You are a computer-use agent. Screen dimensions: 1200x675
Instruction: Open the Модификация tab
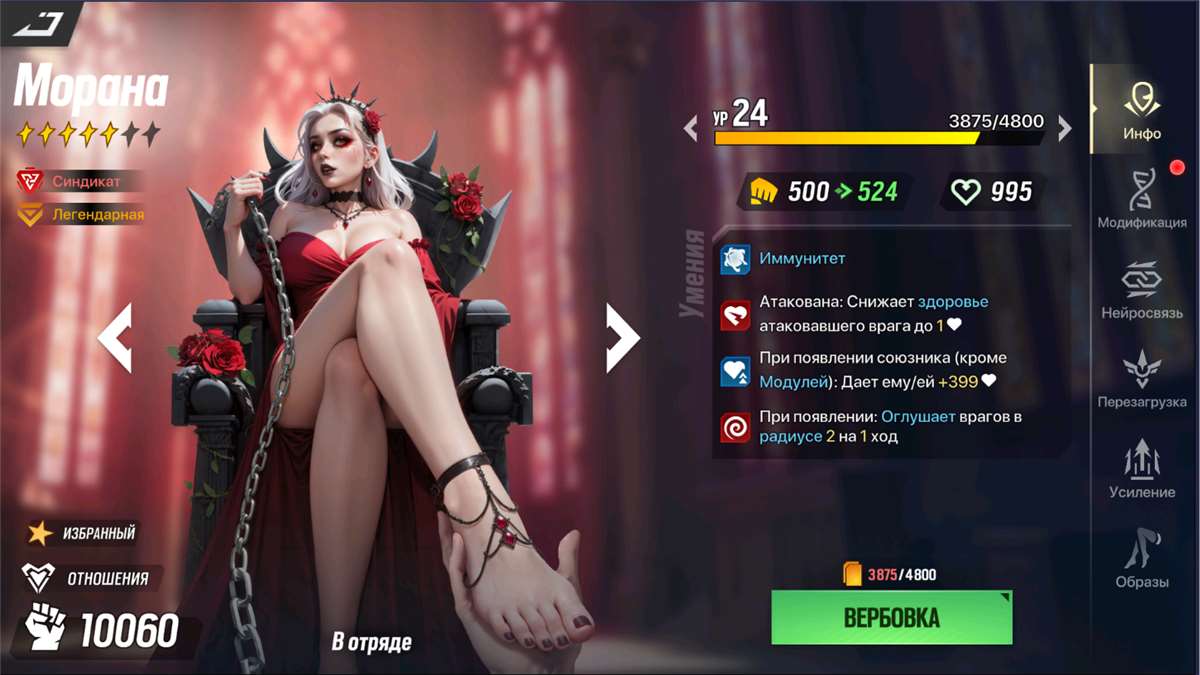[1141, 199]
